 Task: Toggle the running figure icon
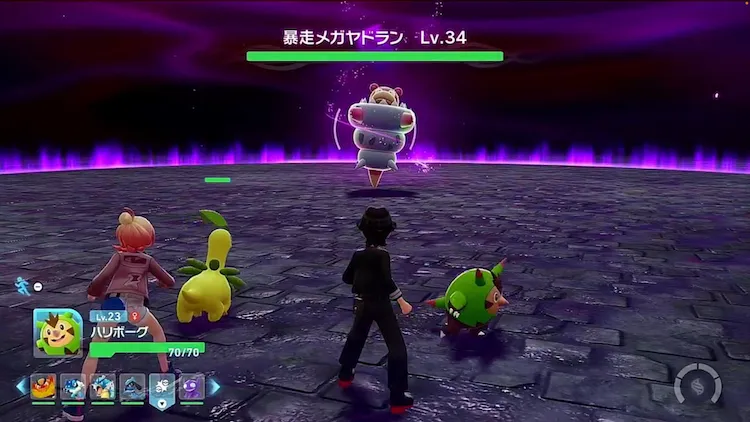pyautogui.click(x=22, y=286)
